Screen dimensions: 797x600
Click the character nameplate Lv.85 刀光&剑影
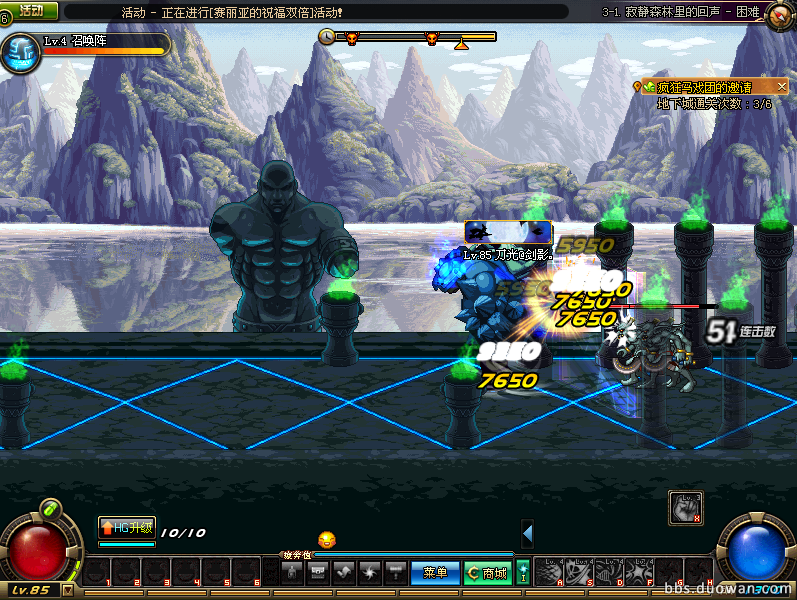point(508,255)
